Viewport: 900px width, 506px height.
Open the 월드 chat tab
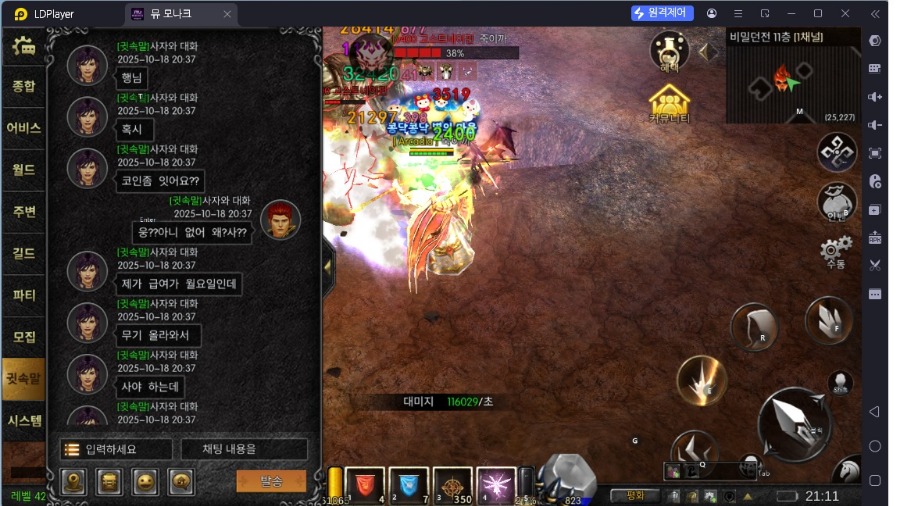tap(23, 169)
